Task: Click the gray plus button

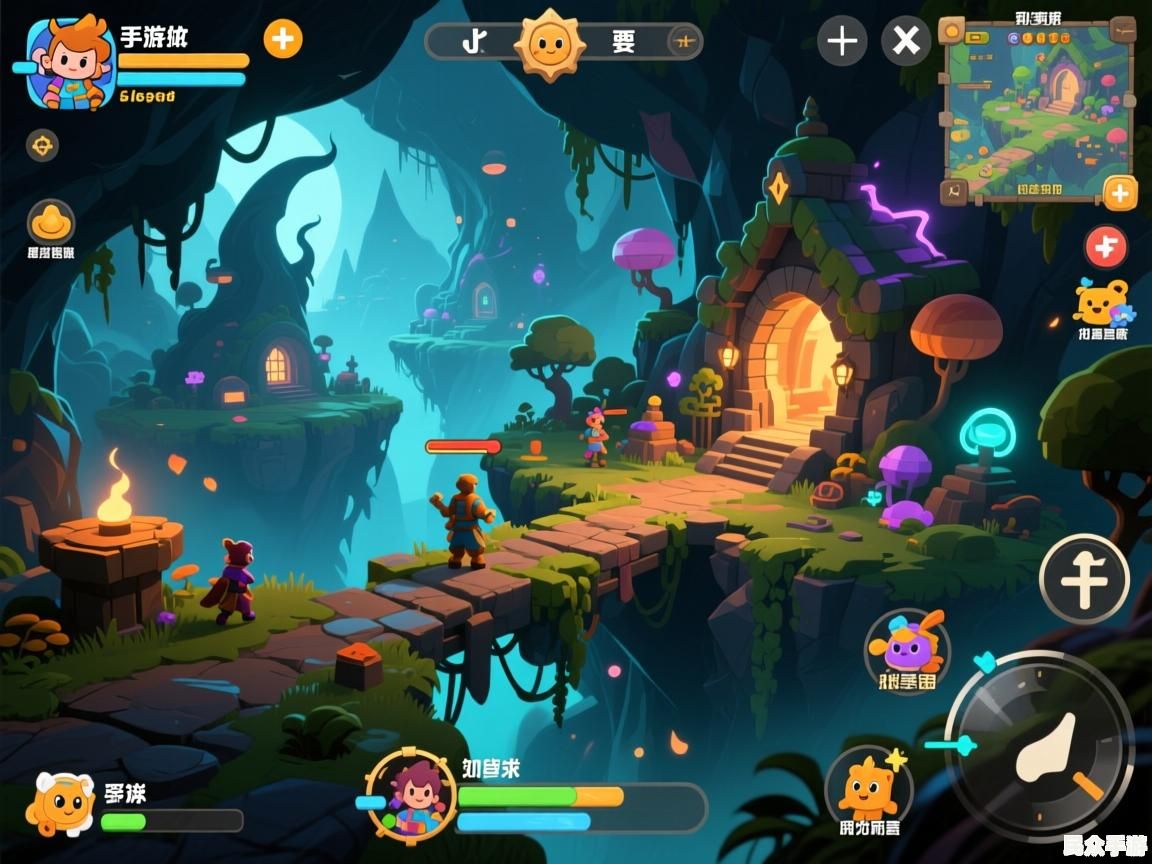Action: (842, 41)
